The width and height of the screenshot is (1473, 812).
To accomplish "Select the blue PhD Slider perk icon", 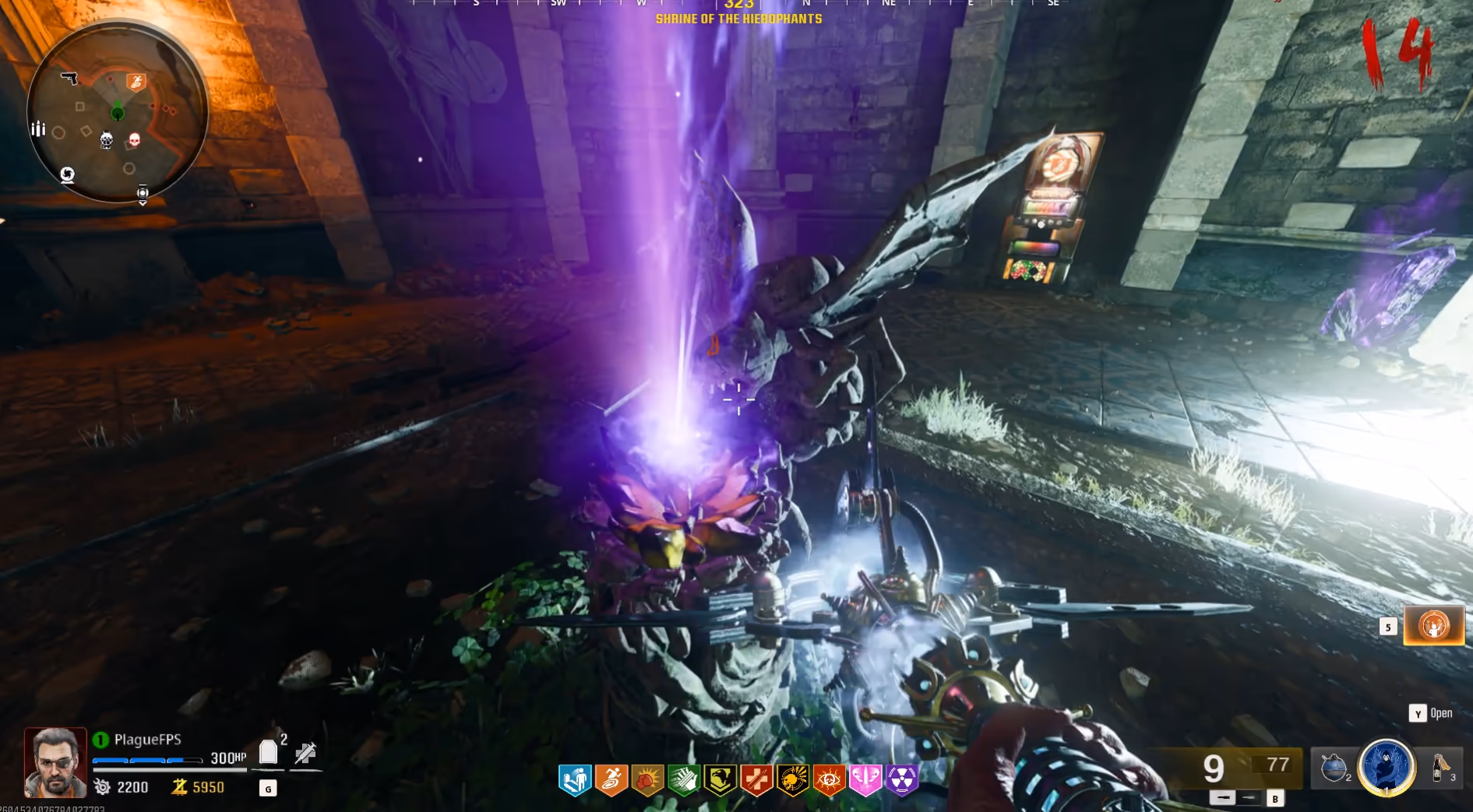I will point(575,779).
